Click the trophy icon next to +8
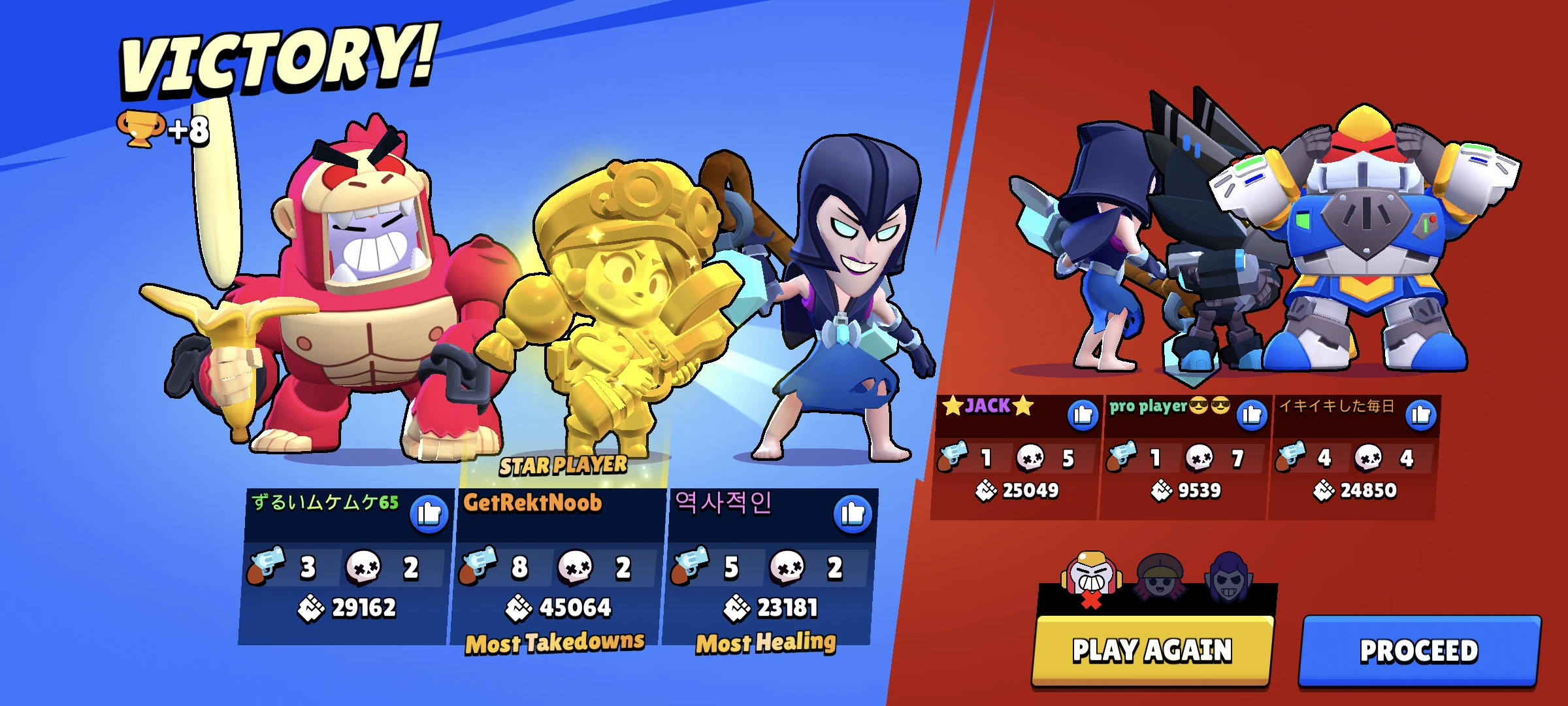This screenshot has width=1568, height=706. (142, 129)
